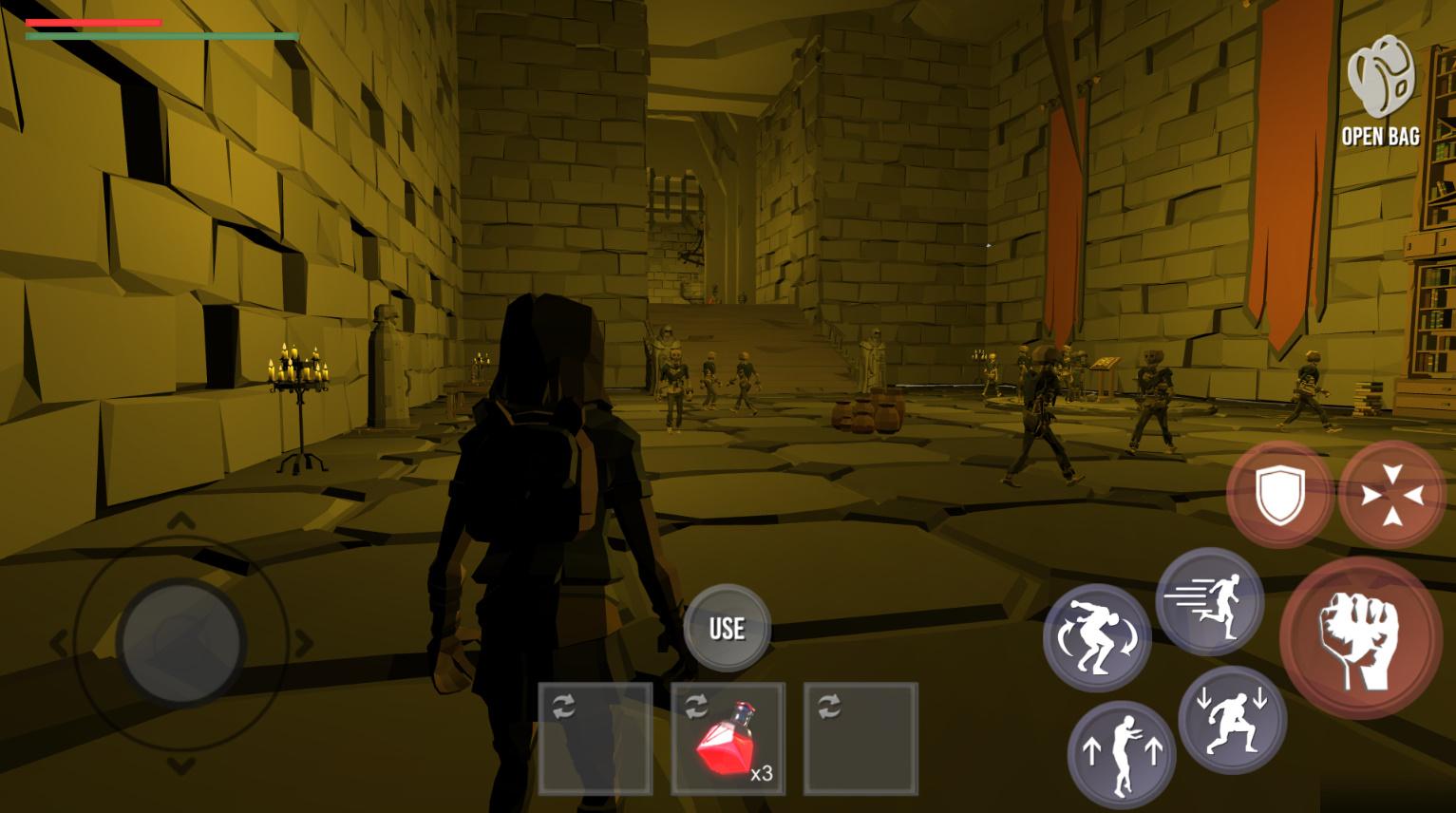Tap the four-arrow target lock button

pyautogui.click(x=1391, y=494)
